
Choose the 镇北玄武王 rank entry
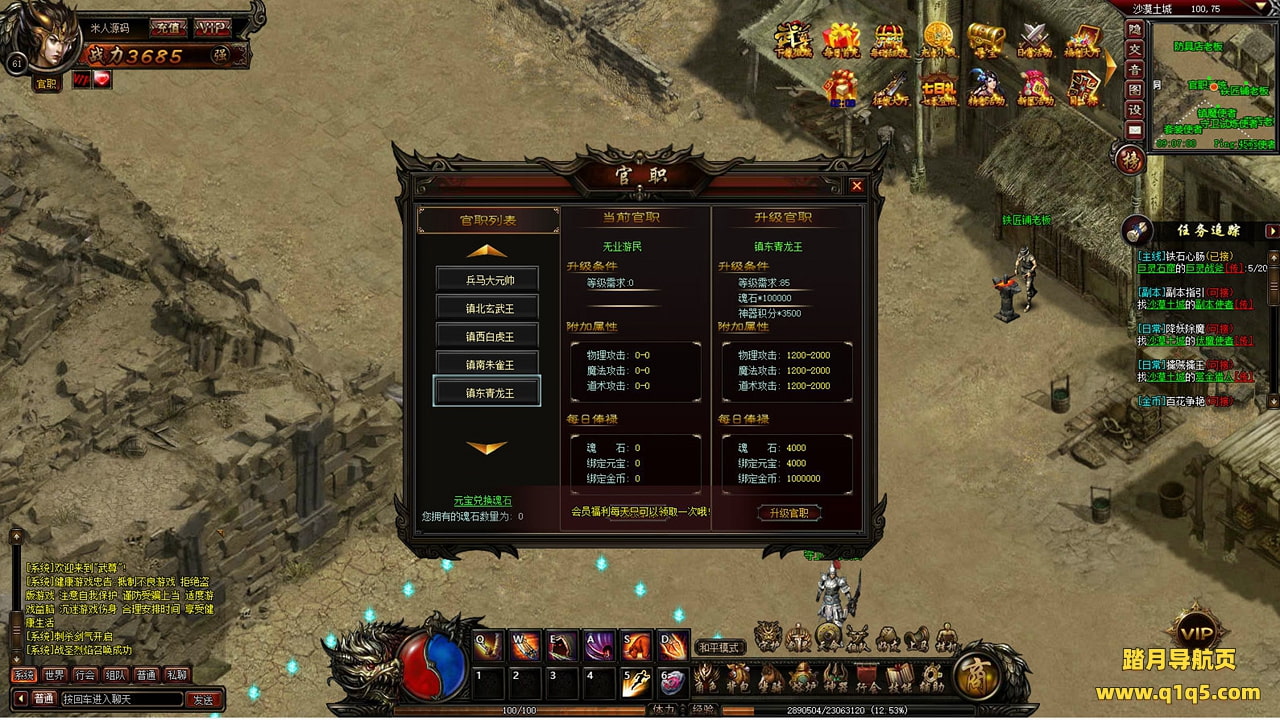click(x=488, y=308)
